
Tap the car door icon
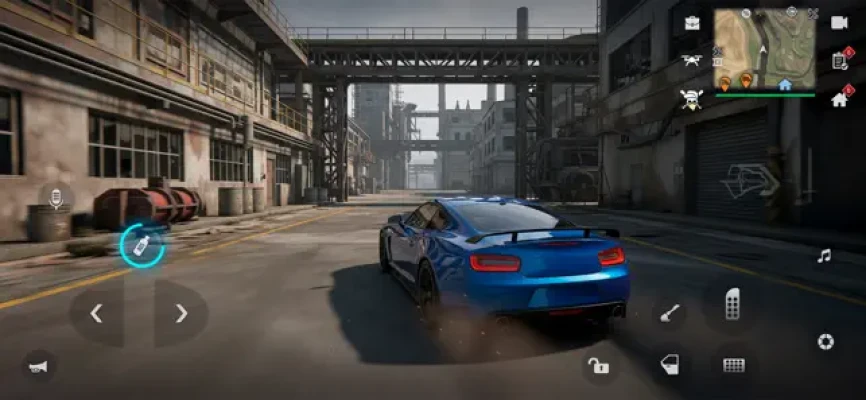(x=669, y=365)
